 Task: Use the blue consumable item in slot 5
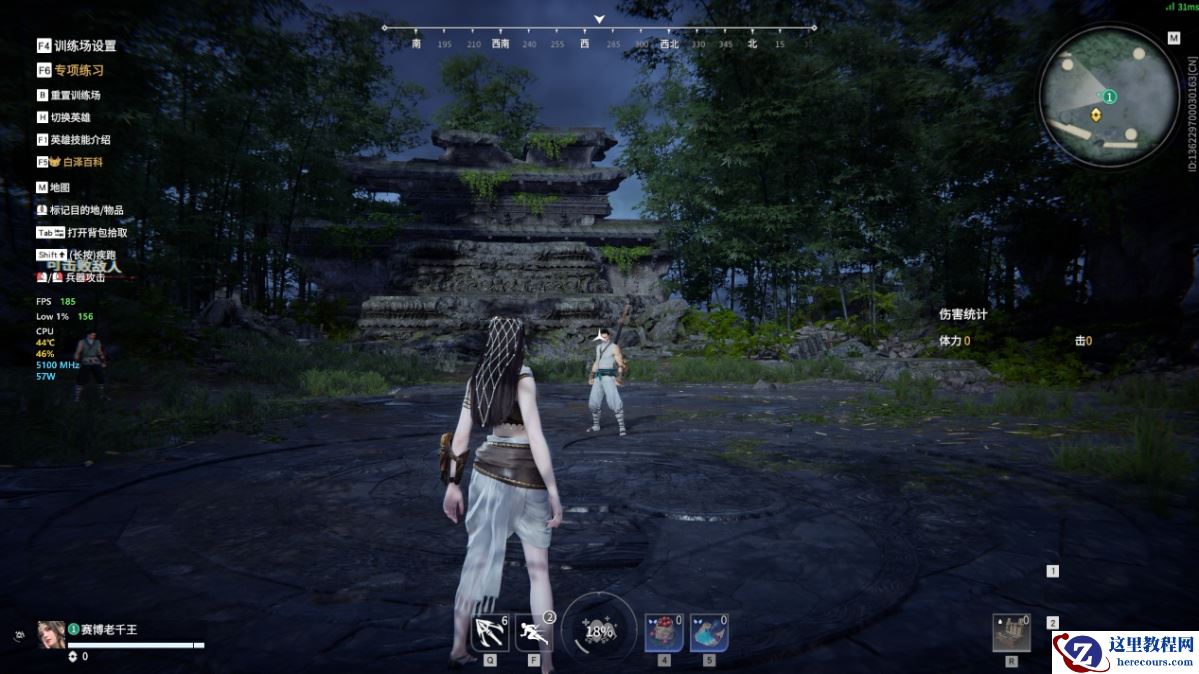[x=708, y=633]
